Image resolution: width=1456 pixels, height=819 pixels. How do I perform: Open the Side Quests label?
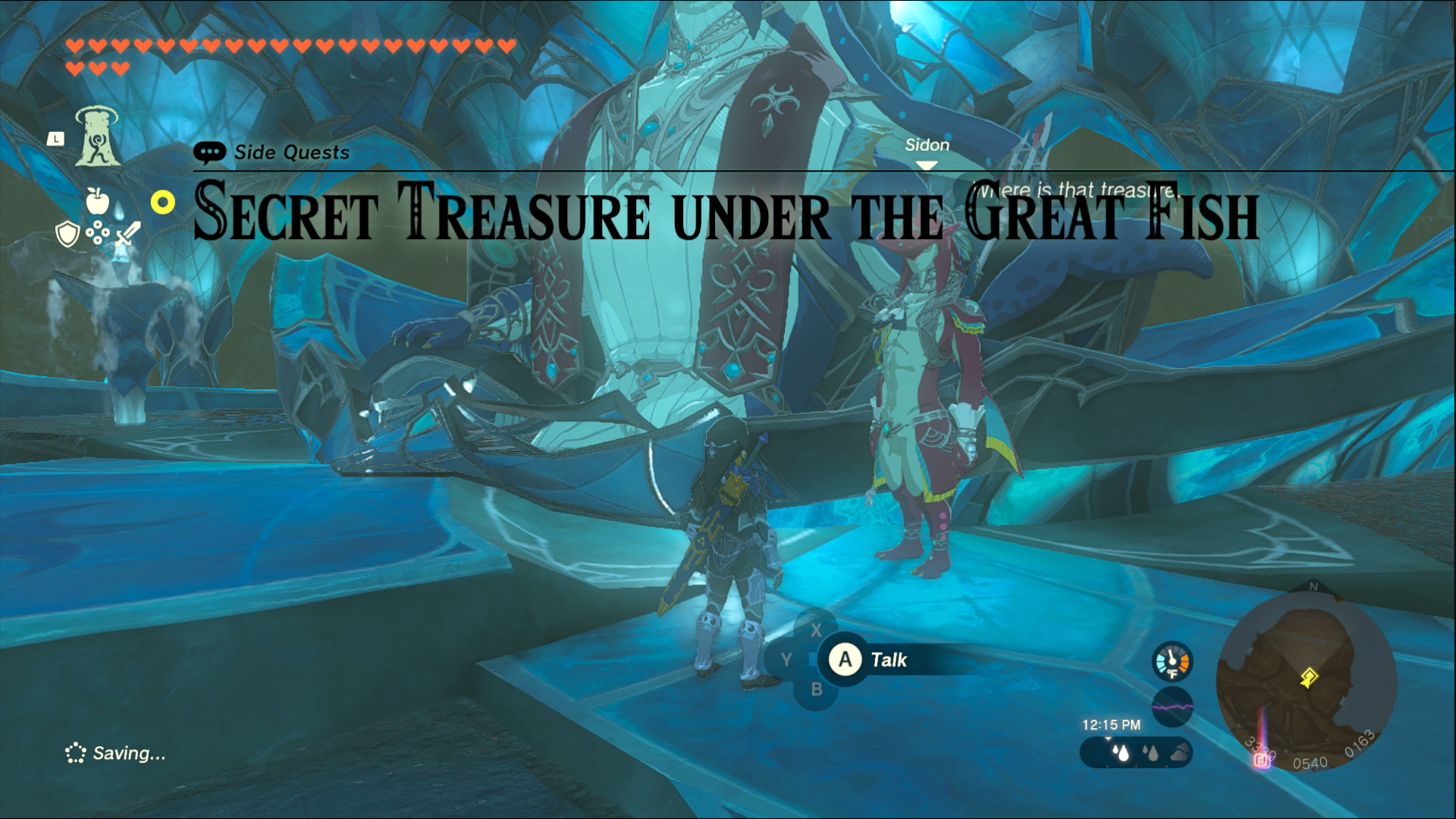290,152
